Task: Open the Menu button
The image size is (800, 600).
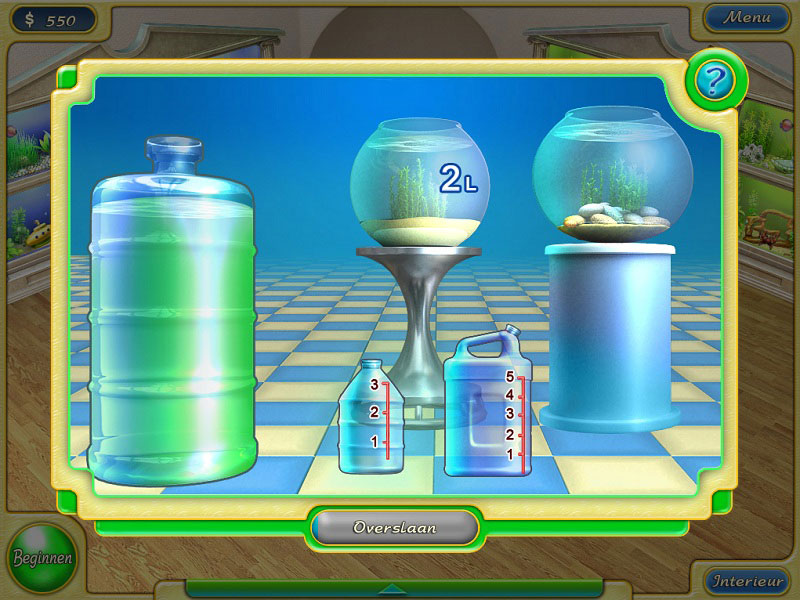Action: click(x=747, y=17)
